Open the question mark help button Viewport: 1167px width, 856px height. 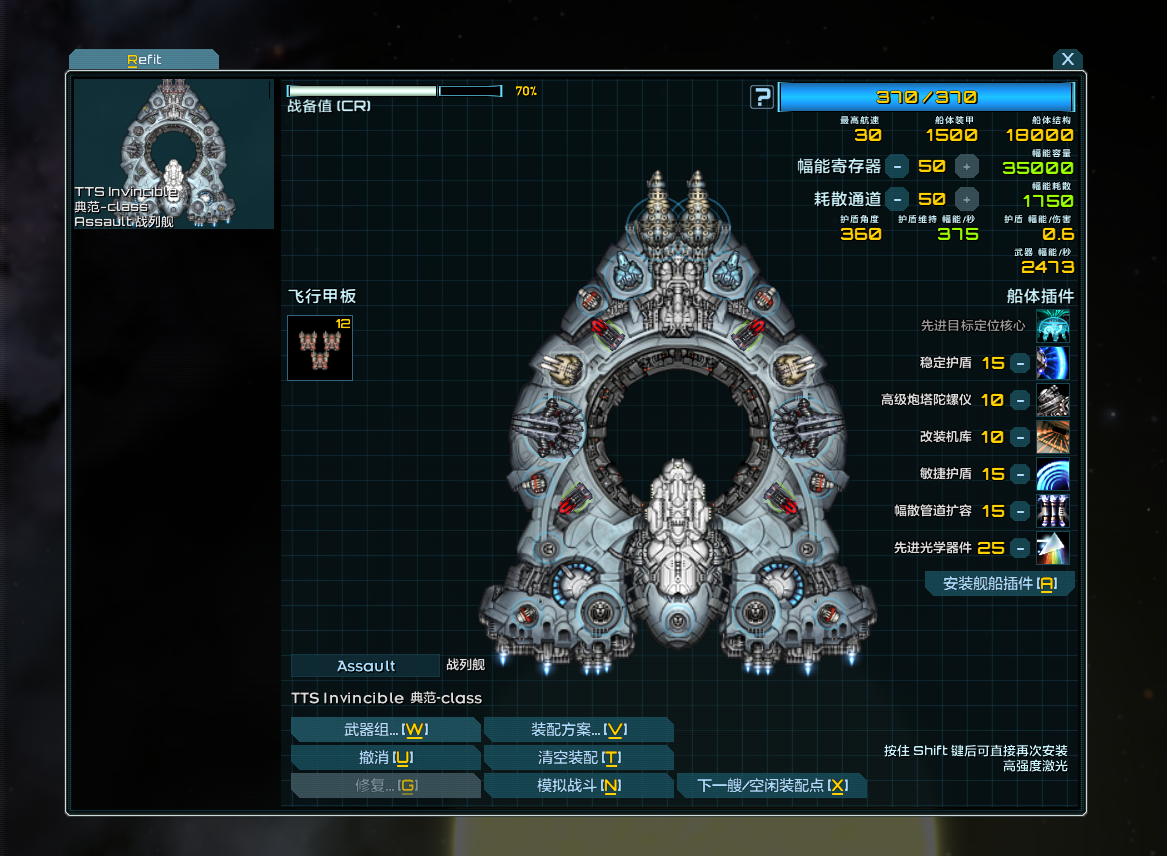[x=762, y=97]
